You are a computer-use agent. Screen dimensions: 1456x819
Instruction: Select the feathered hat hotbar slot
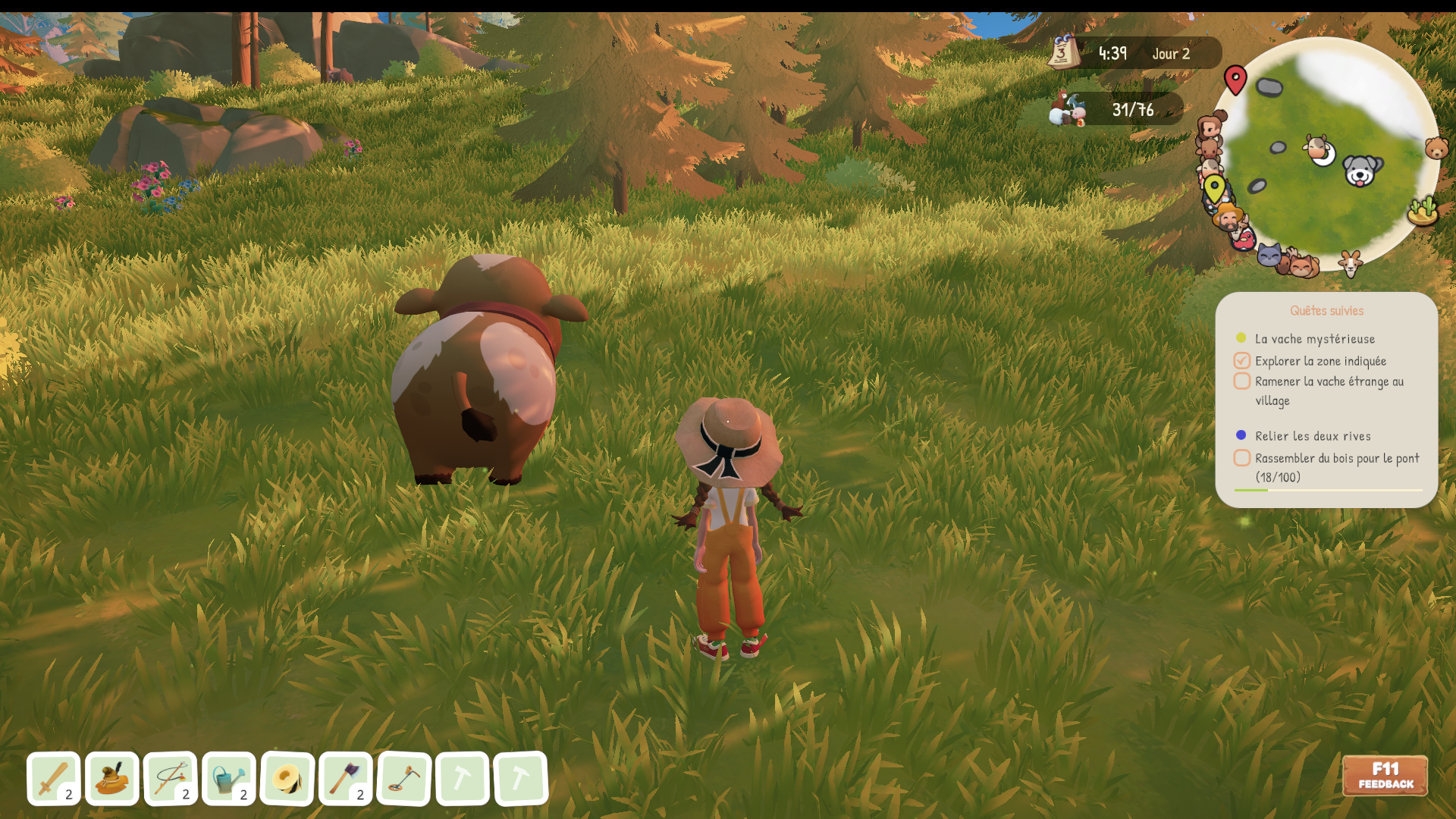click(x=111, y=778)
